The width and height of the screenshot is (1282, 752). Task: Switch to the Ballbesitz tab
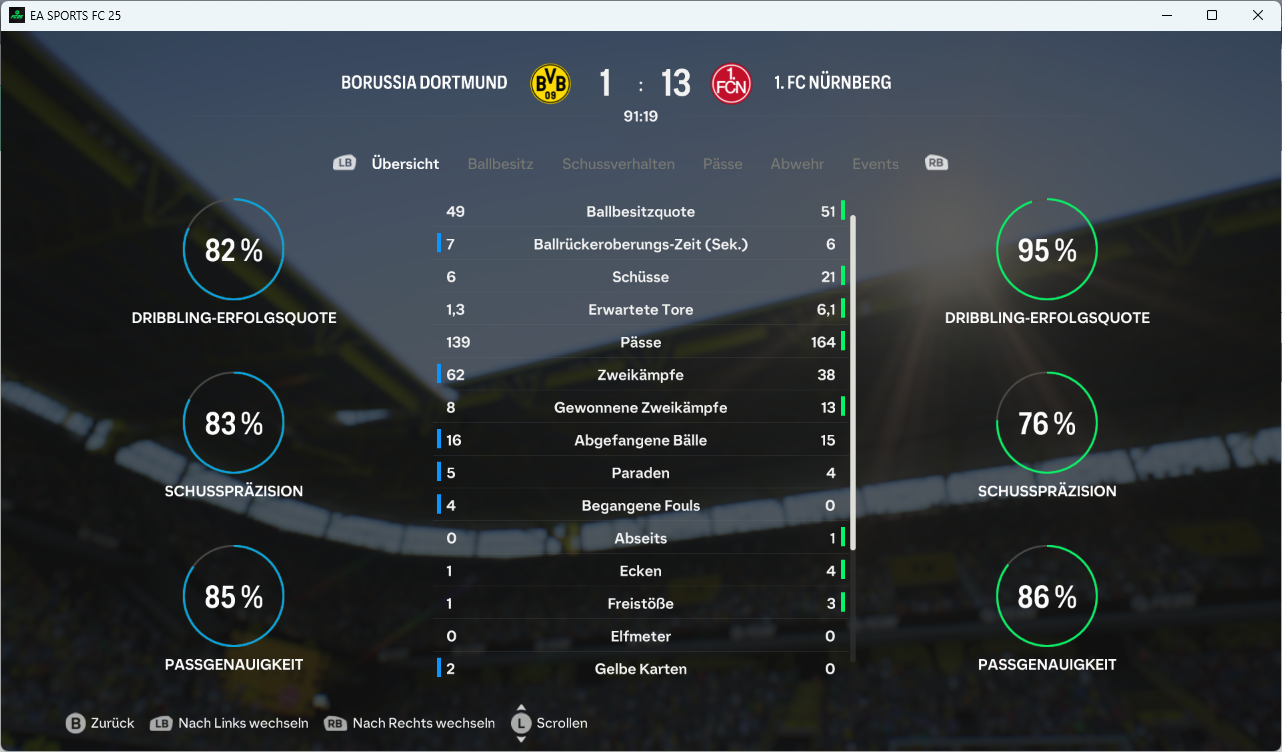500,164
